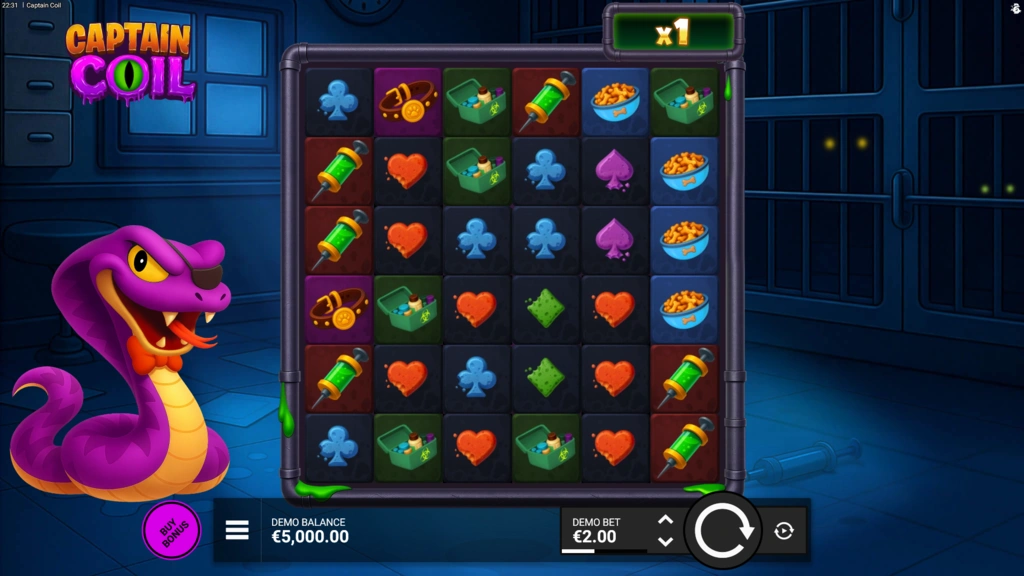The width and height of the screenshot is (1024, 576).
Task: Spin the reels
Action: tap(722, 530)
